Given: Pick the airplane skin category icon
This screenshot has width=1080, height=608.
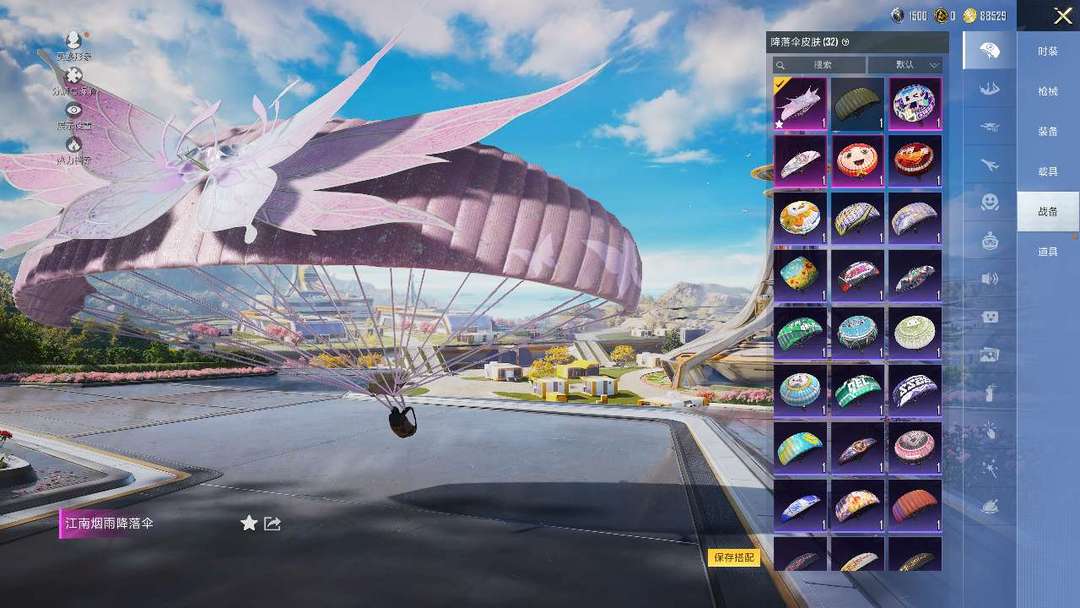Looking at the screenshot, I should coord(989,164).
